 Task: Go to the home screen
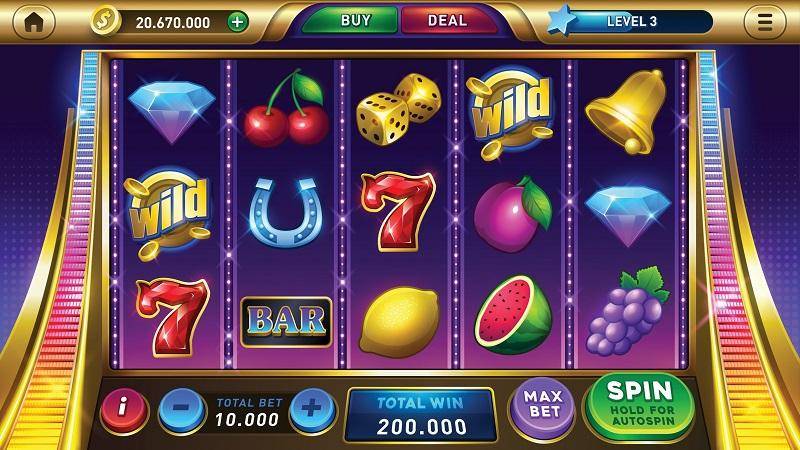(x=34, y=21)
